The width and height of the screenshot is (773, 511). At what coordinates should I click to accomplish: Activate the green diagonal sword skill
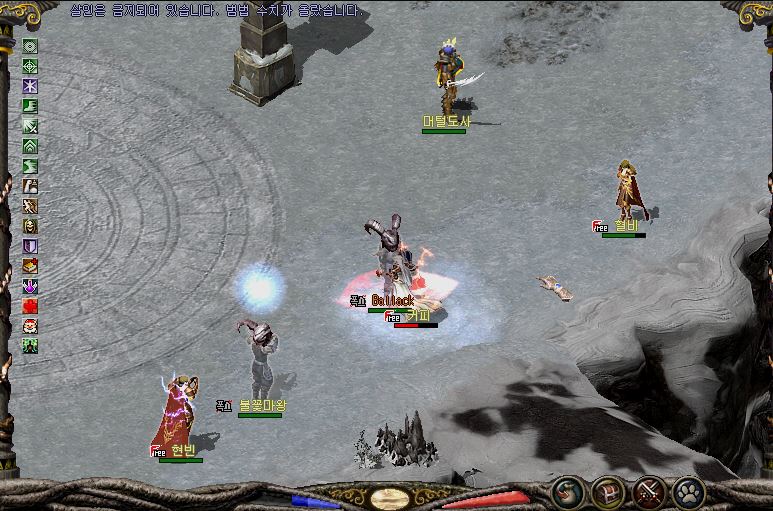coord(31,126)
